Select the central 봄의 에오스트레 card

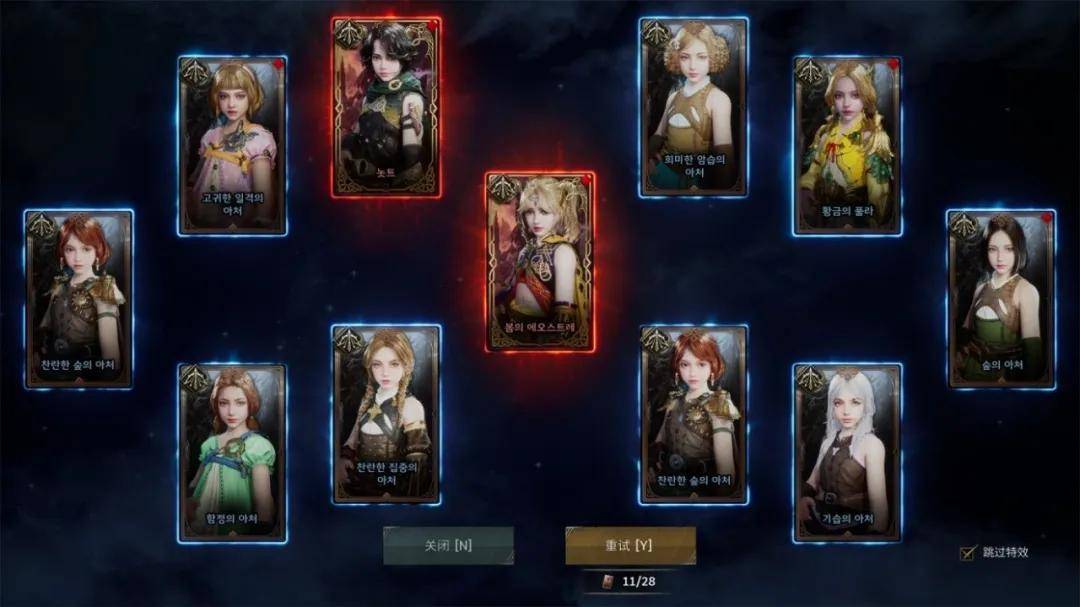pos(540,262)
